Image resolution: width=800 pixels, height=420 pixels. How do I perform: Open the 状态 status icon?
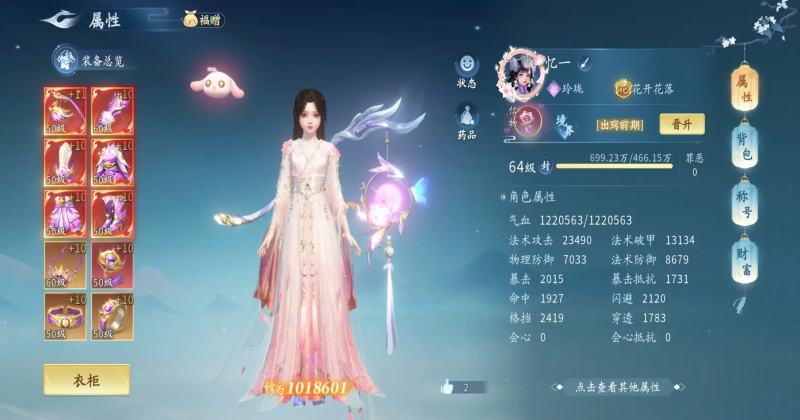(x=467, y=70)
